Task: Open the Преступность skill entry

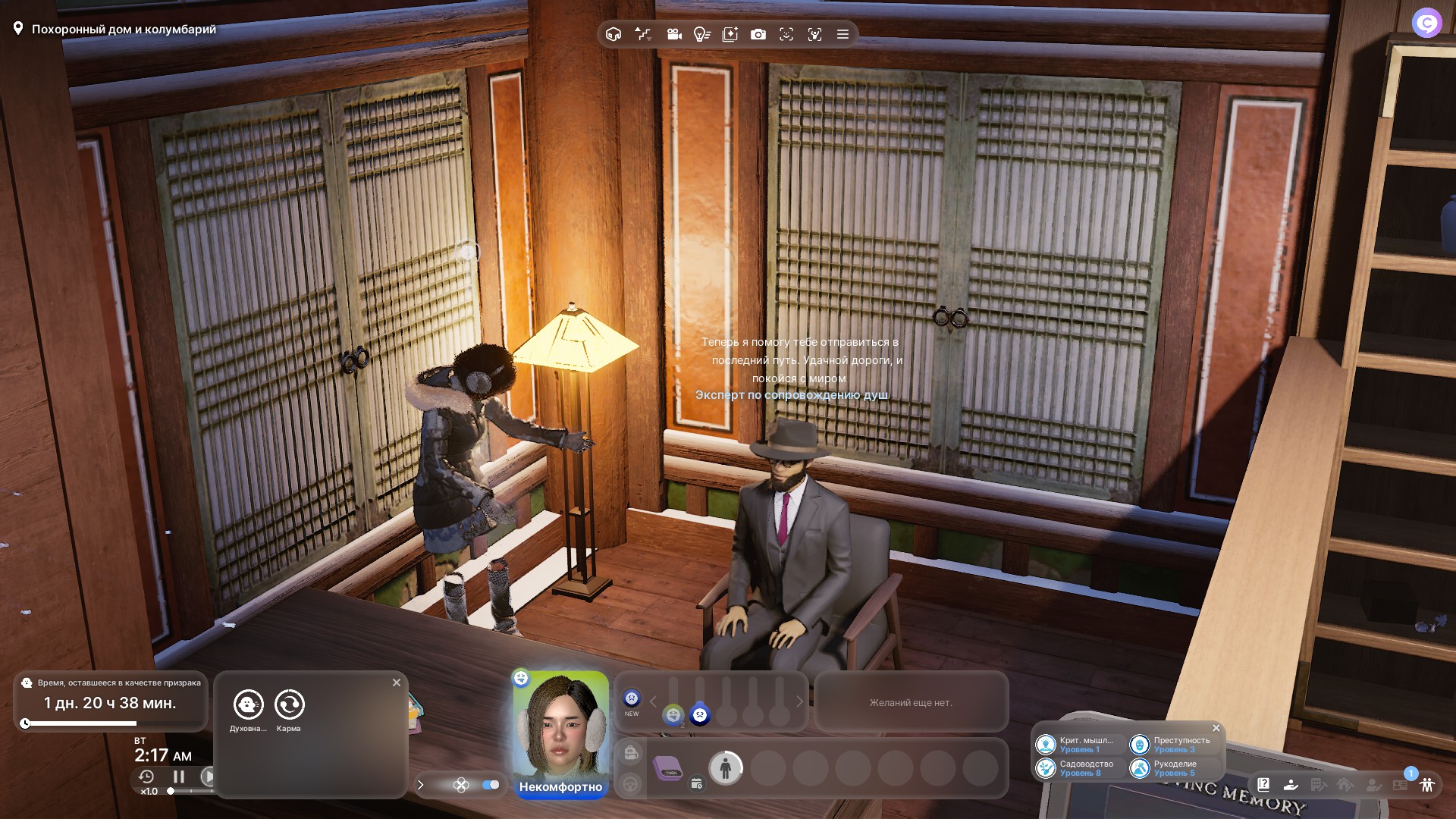Action: (x=1174, y=745)
